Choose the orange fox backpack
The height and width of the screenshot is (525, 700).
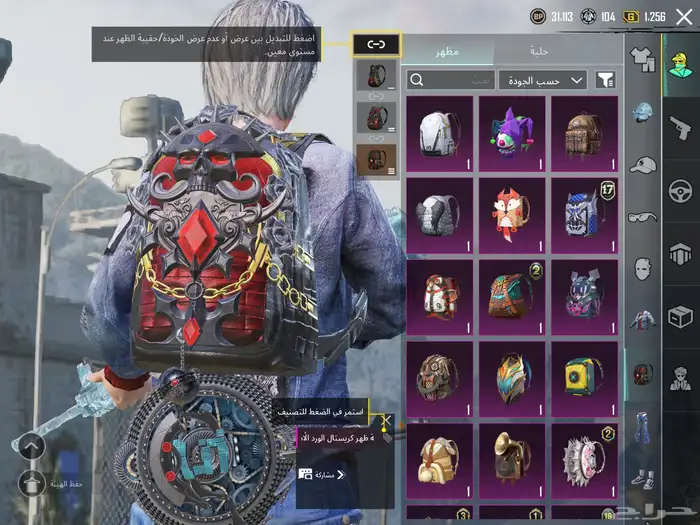[512, 215]
